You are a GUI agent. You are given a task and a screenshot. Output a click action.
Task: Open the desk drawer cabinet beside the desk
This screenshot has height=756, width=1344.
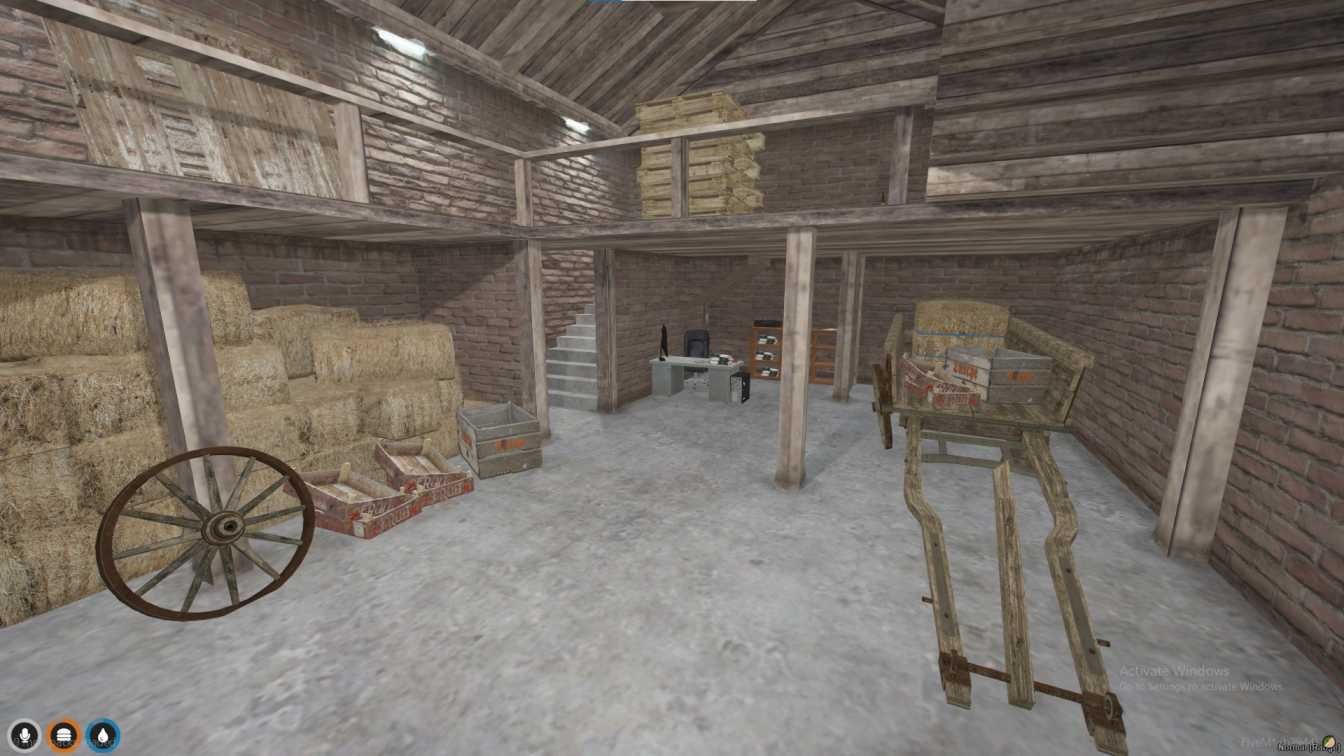pos(767,350)
